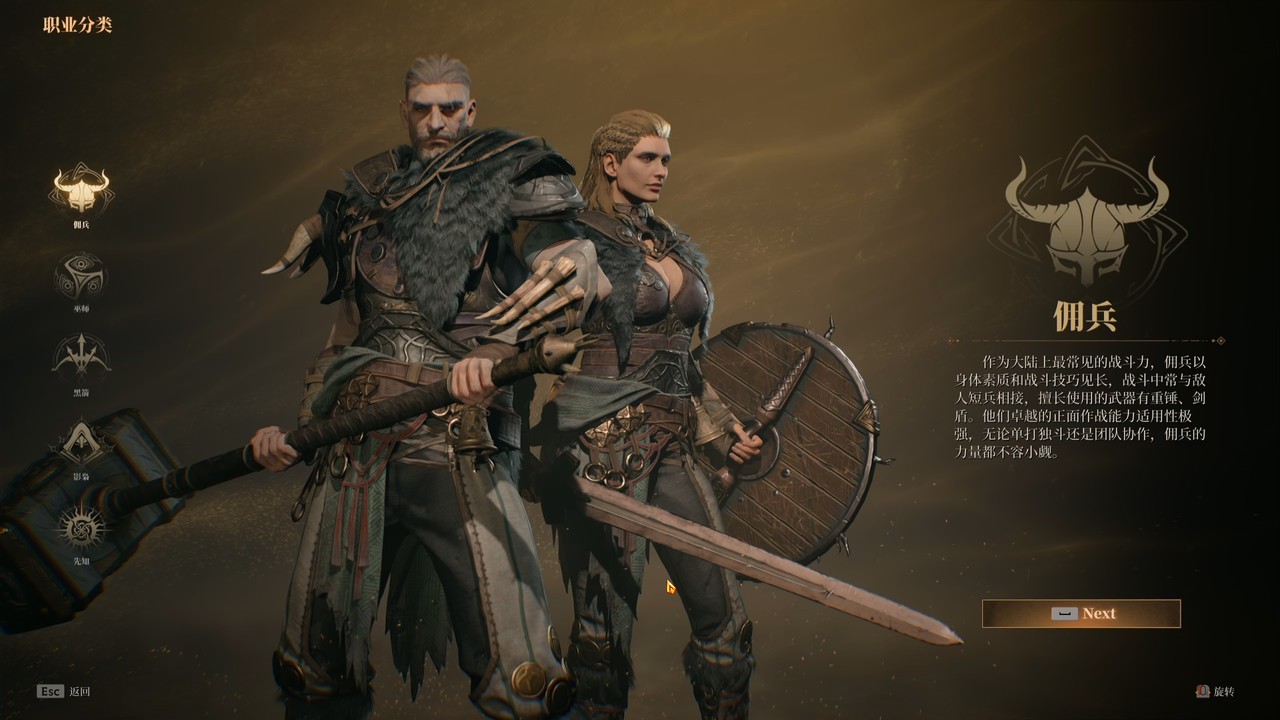Pick the 影枭 hooded class icon
The width and height of the screenshot is (1280, 720).
point(81,442)
